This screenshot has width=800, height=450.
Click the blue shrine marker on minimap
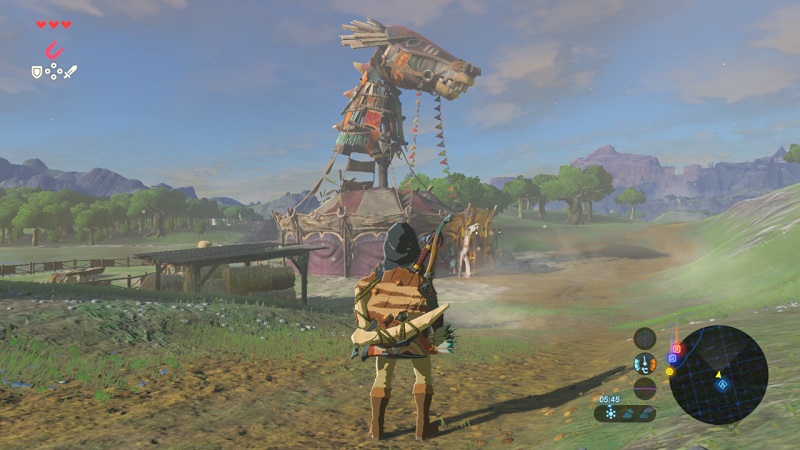(723, 386)
